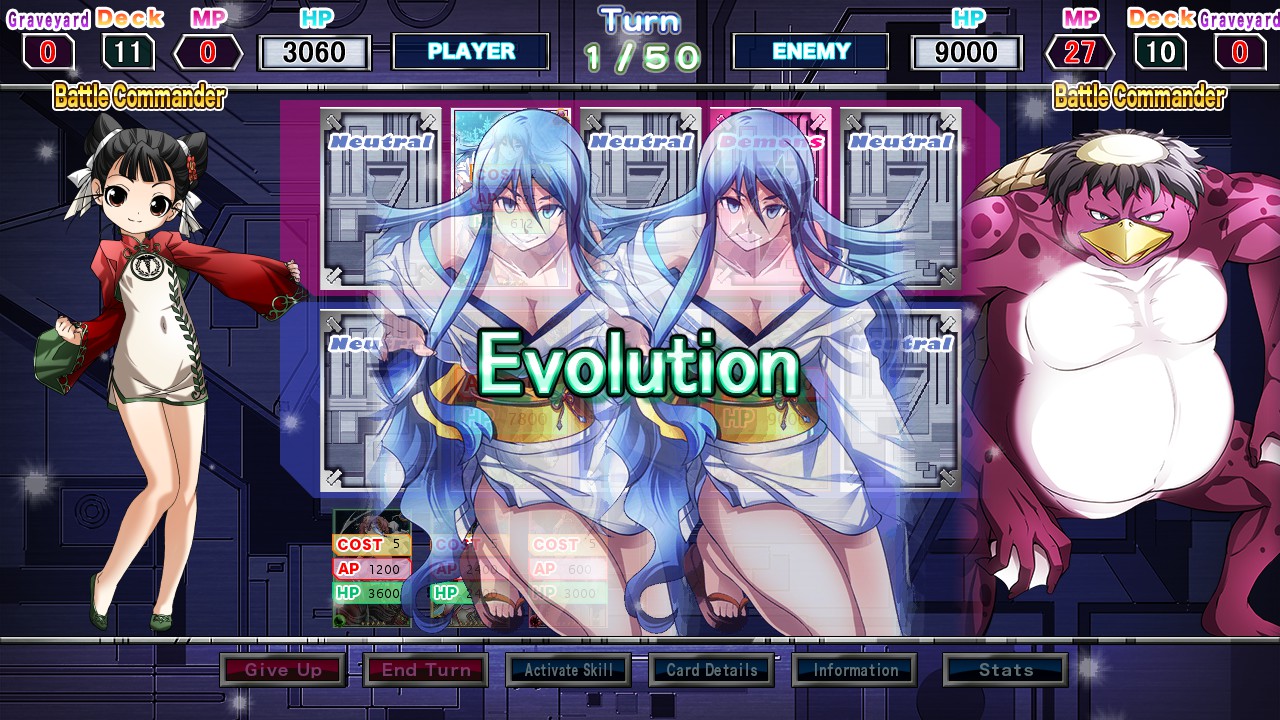This screenshot has height=720, width=1280.
Task: Click the Turn 1/50 counter
Action: (x=638, y=40)
